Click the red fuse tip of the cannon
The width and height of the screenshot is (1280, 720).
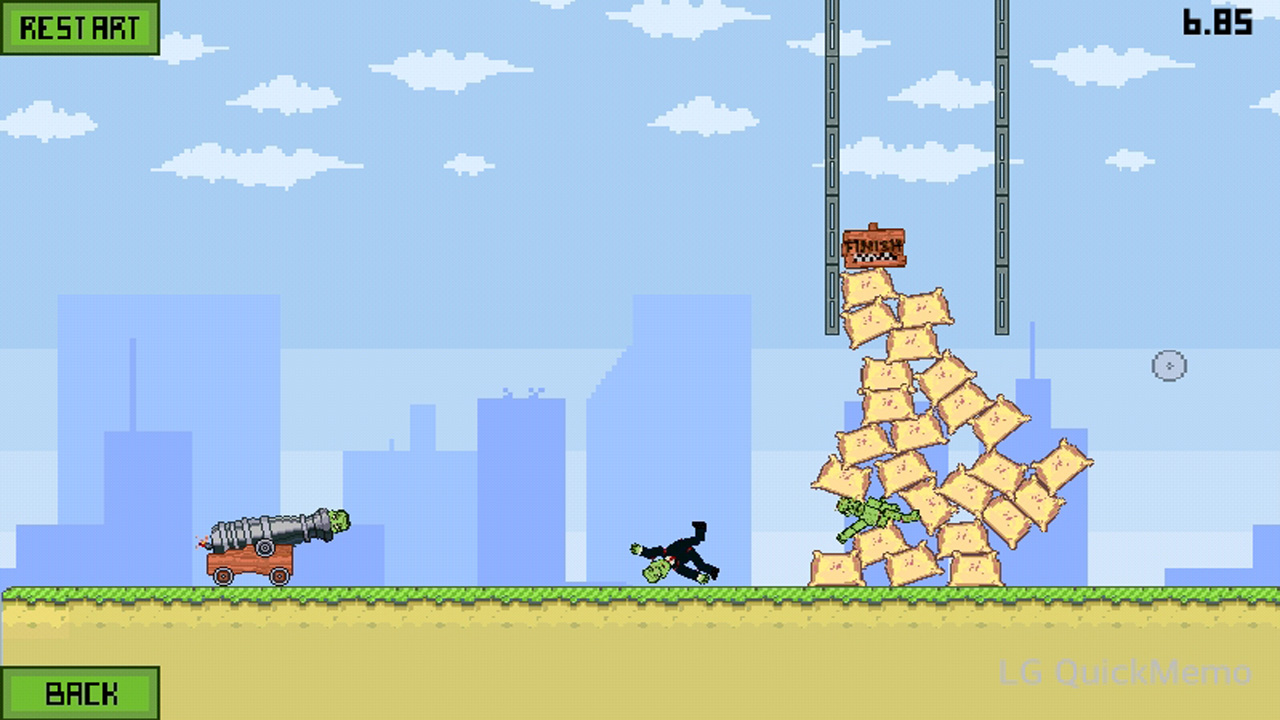click(200, 545)
